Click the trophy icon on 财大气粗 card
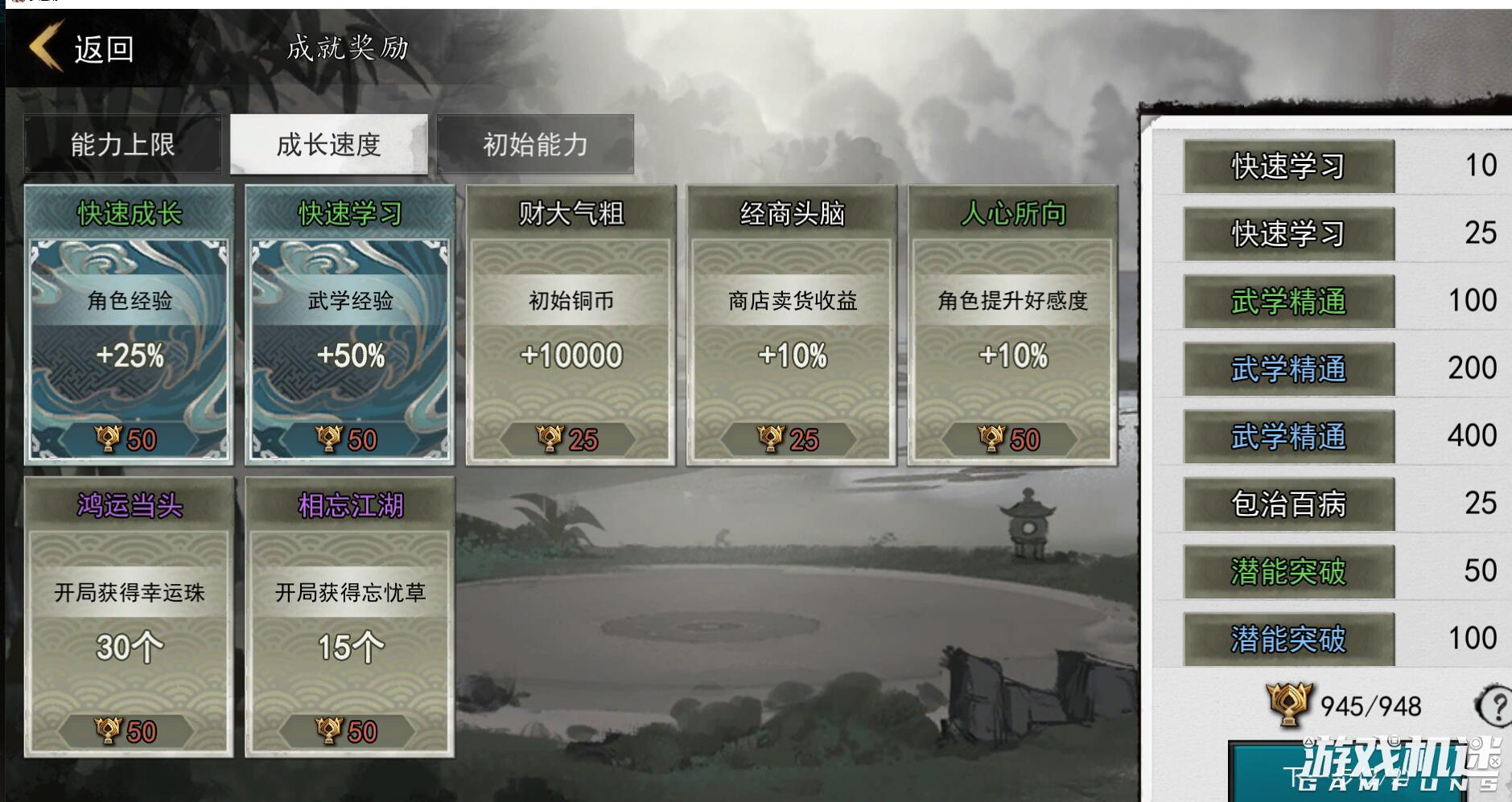1512x802 pixels. [x=554, y=441]
